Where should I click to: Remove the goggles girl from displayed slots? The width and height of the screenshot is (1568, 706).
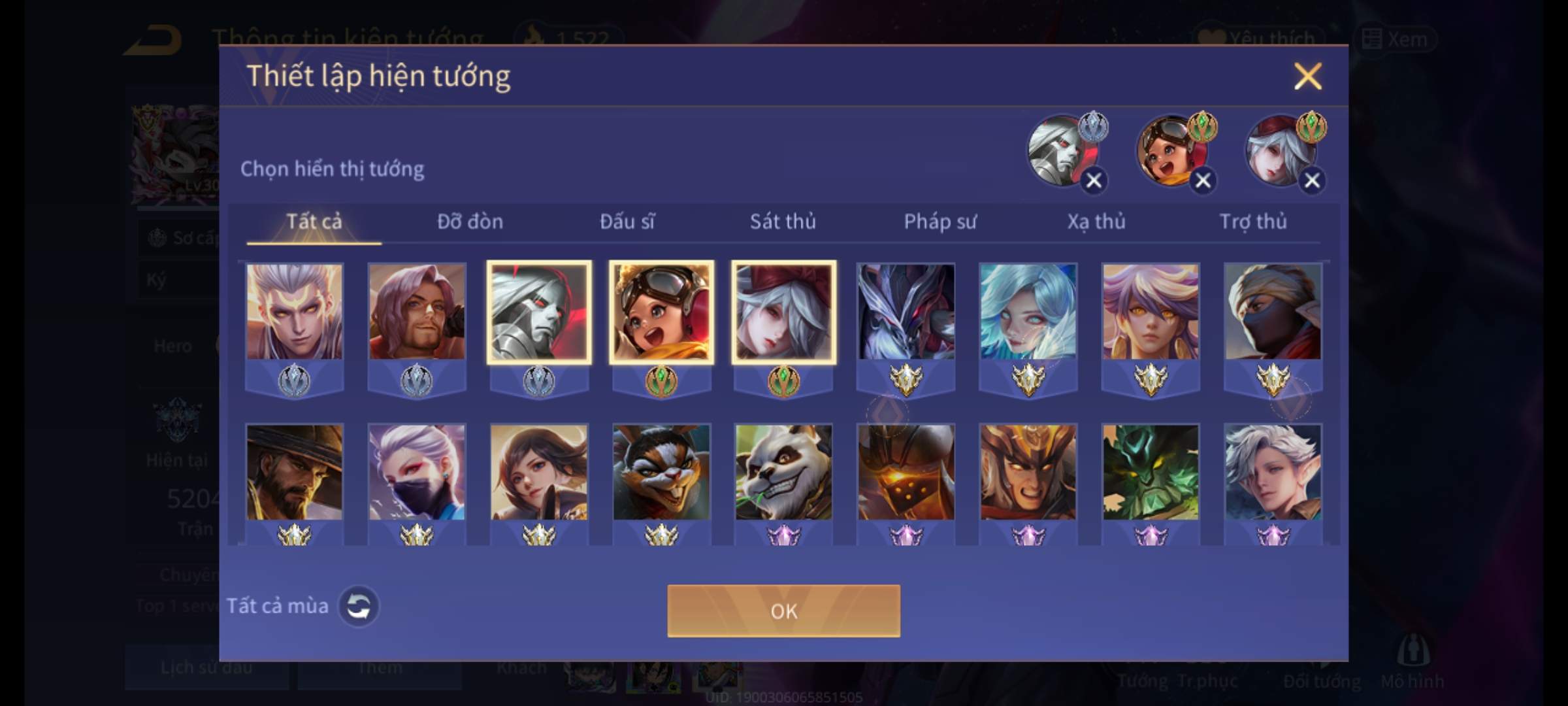point(1203,180)
